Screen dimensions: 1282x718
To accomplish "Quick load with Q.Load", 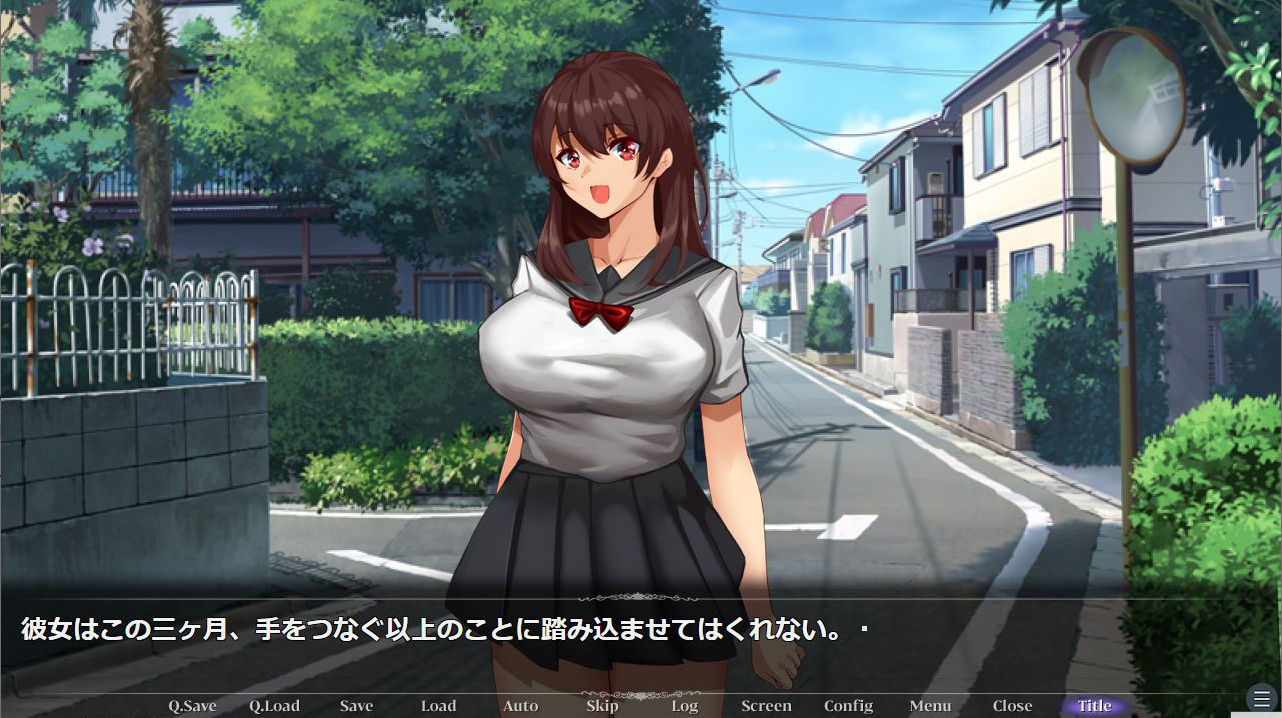I will pyautogui.click(x=274, y=706).
